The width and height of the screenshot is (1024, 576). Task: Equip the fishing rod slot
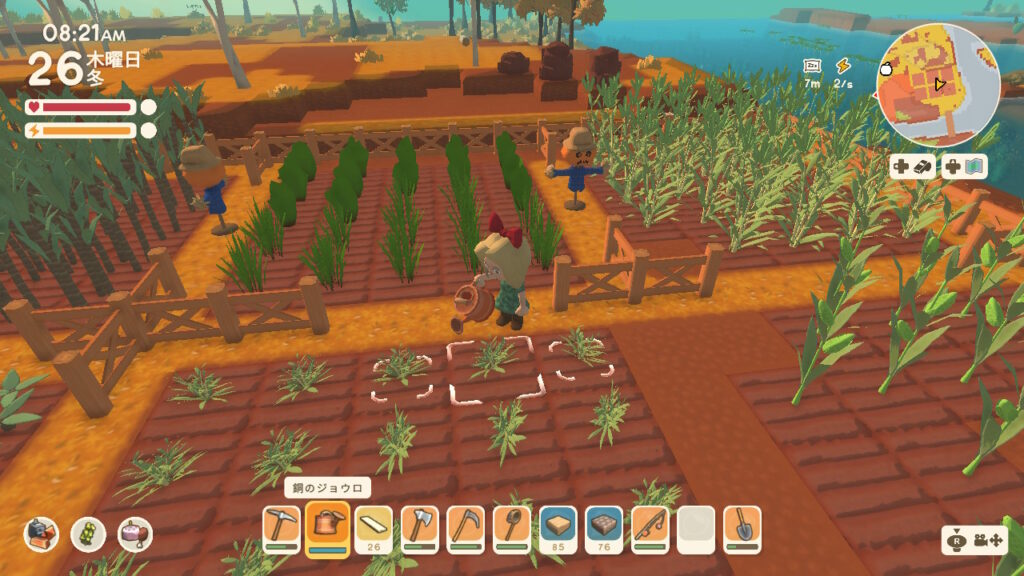(650, 525)
